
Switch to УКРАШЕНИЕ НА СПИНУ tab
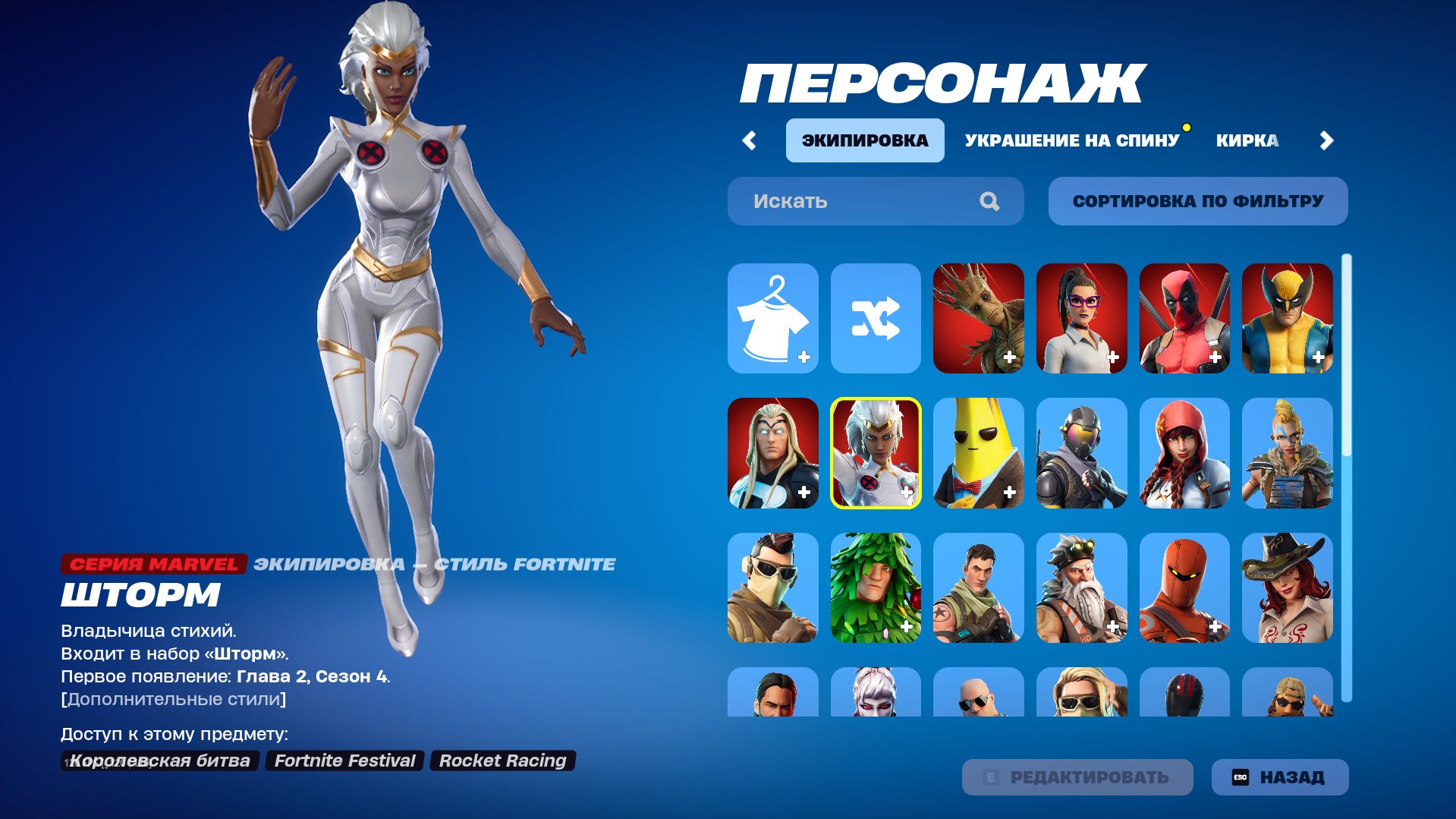point(1070,140)
